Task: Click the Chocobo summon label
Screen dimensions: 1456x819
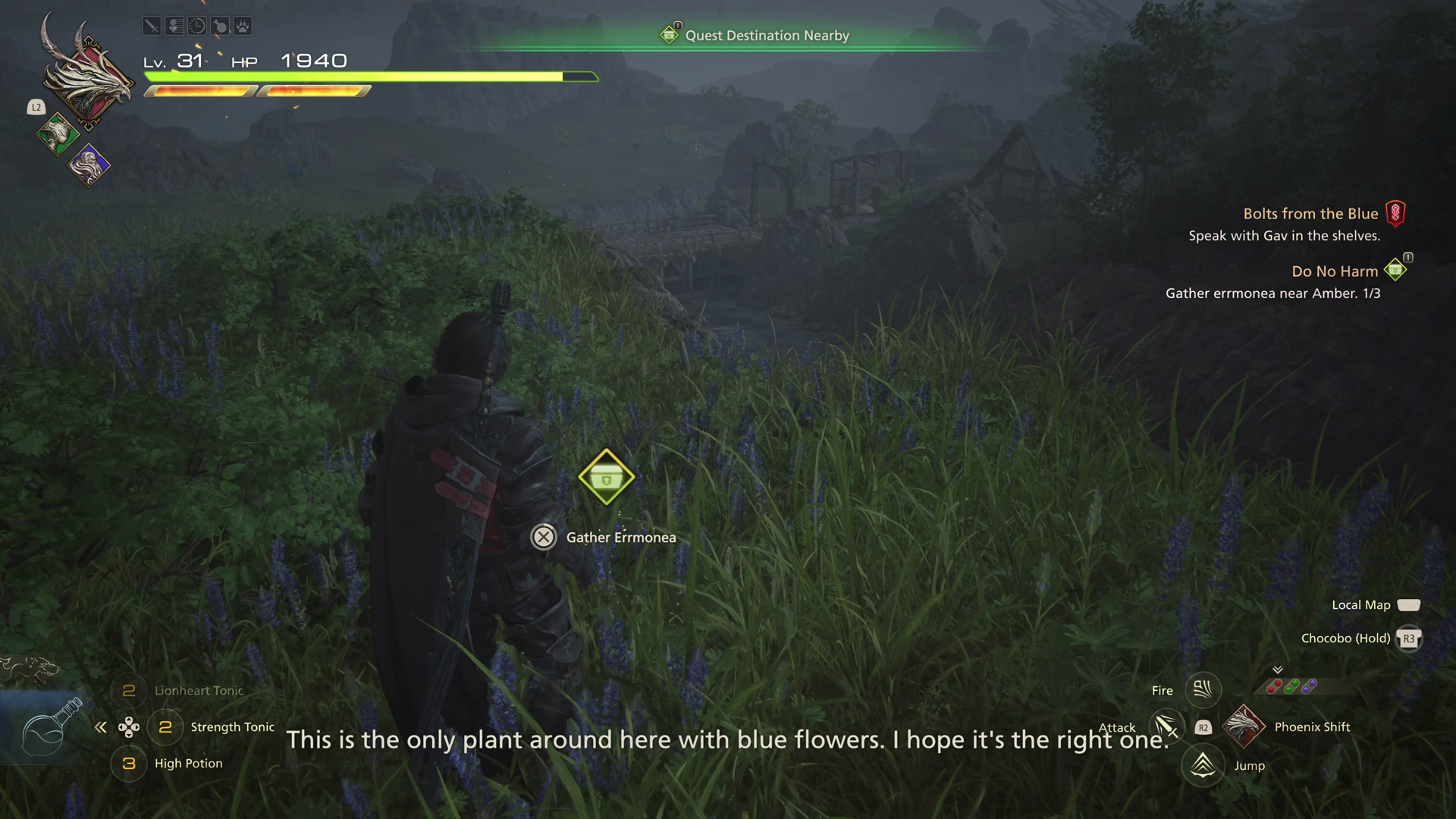Action: (x=1345, y=639)
